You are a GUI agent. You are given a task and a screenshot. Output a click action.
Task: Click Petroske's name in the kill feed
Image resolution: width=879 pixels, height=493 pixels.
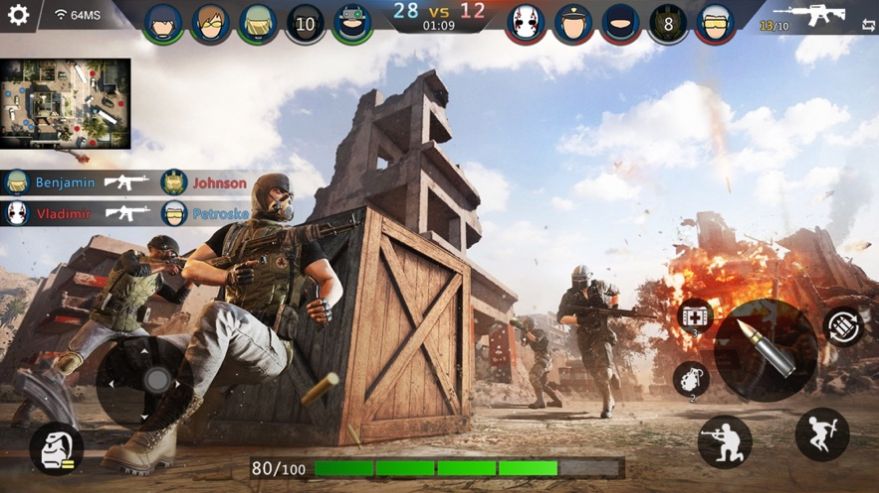point(219,213)
